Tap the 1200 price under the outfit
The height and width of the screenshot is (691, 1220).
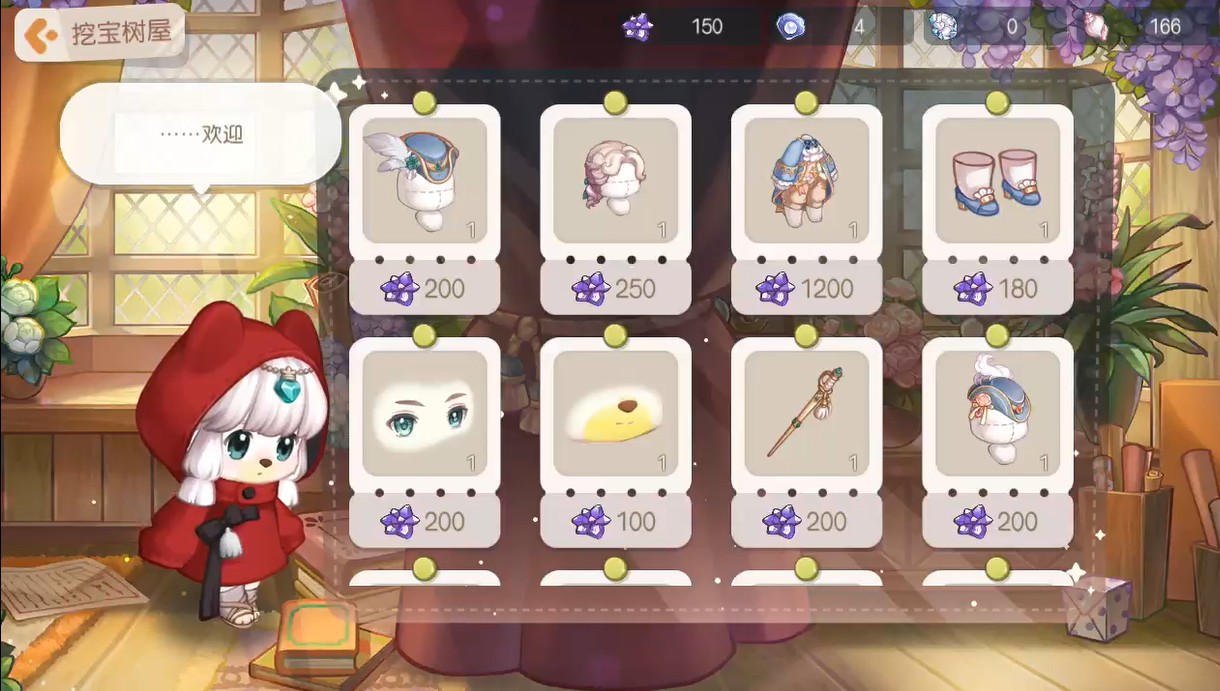point(806,289)
